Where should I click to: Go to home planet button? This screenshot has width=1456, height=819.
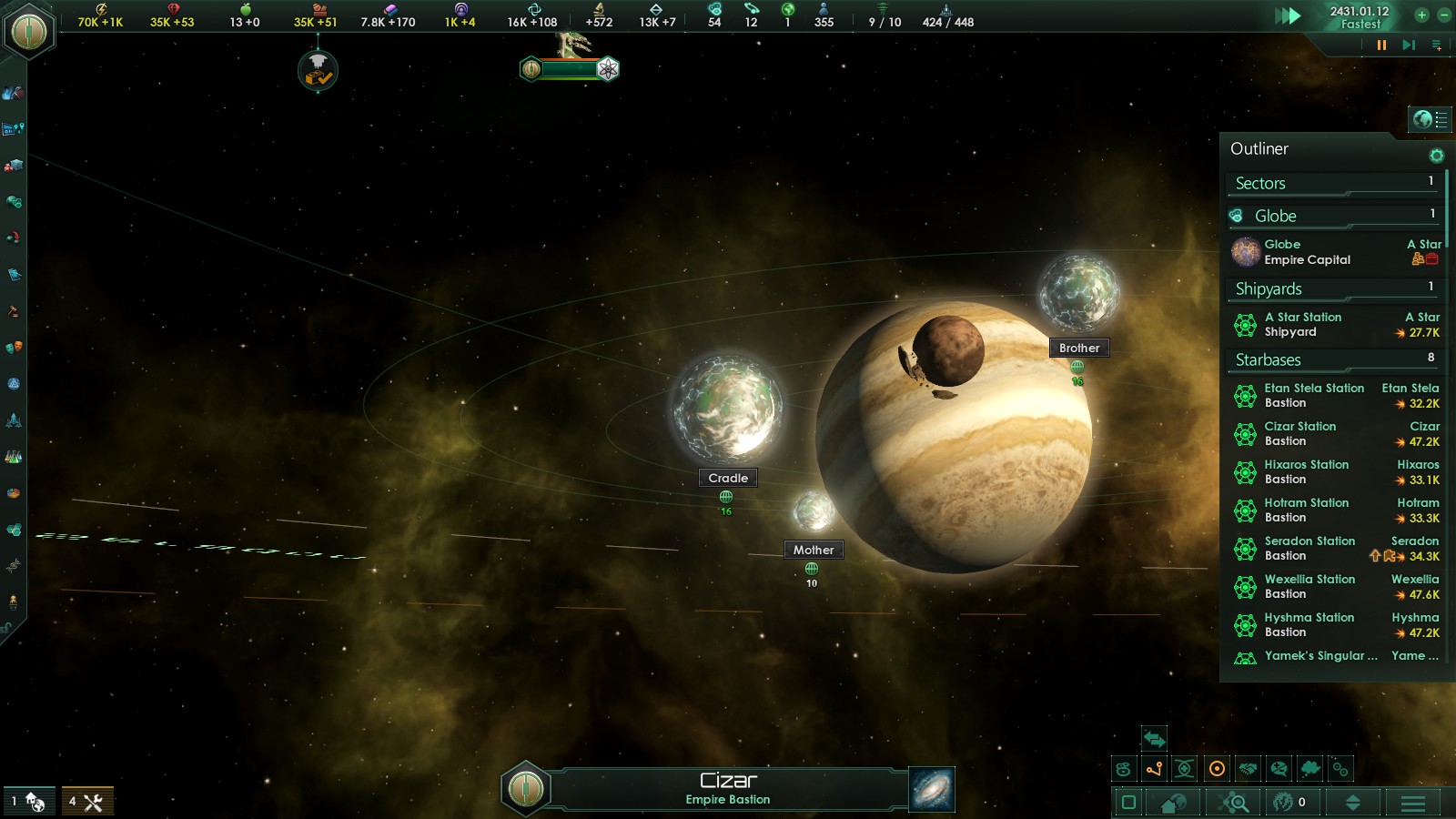point(1173,803)
